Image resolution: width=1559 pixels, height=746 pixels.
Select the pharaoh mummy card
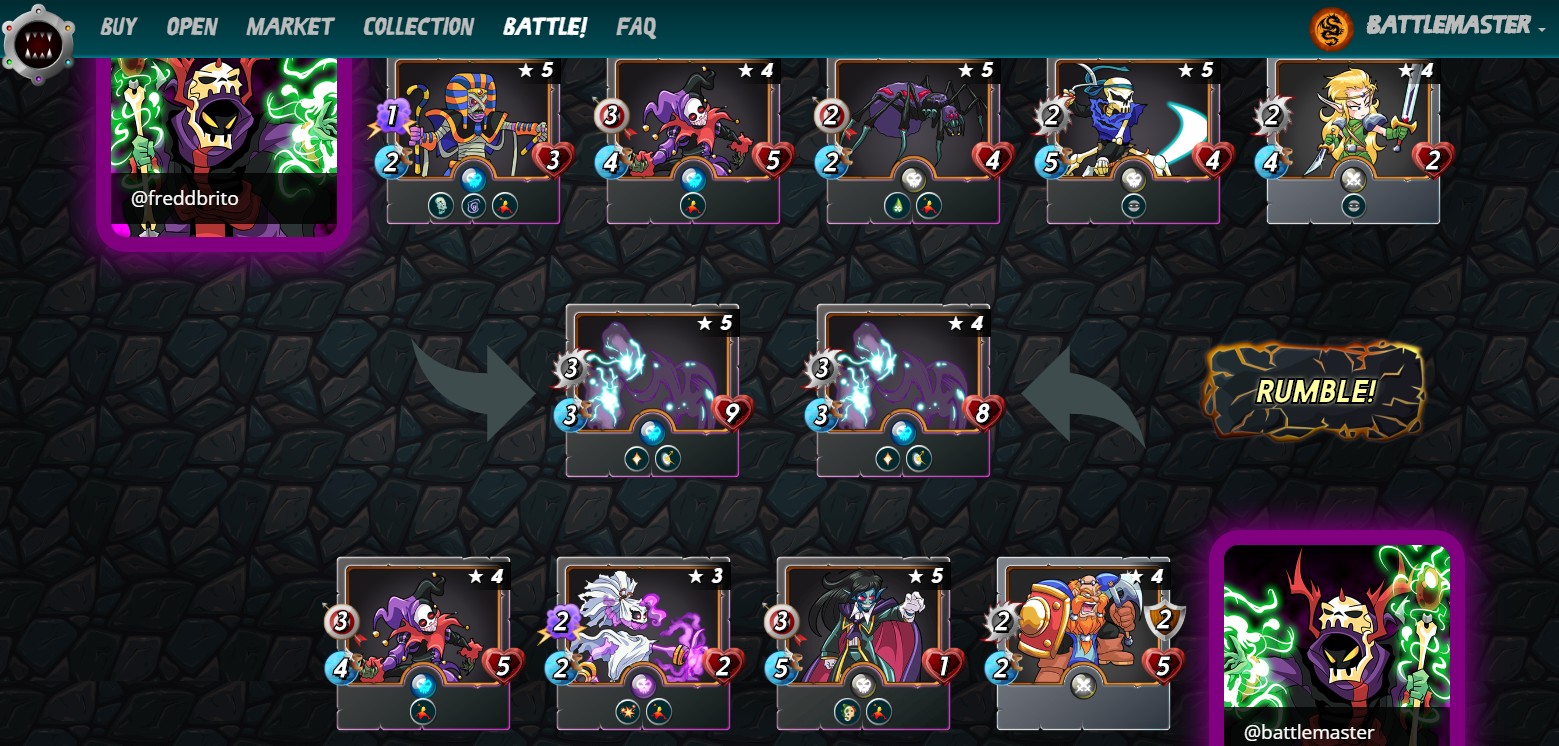(x=473, y=130)
